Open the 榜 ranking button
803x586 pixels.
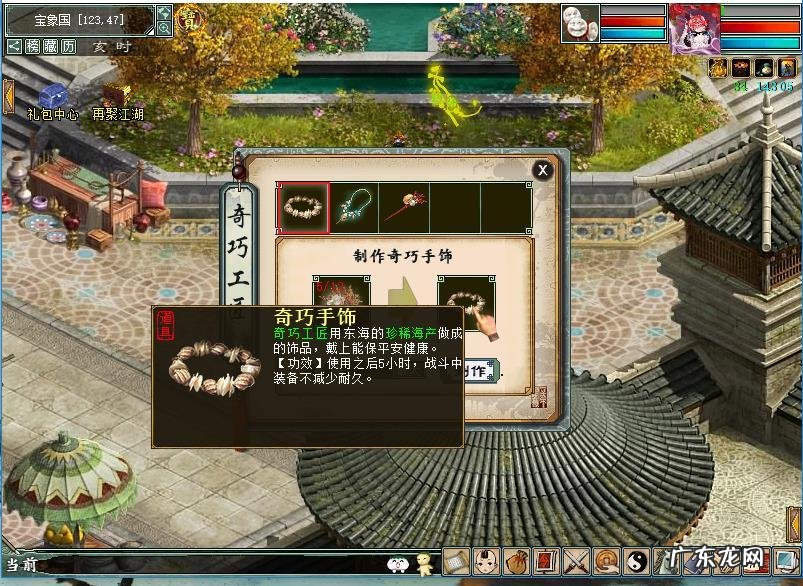click(32, 47)
